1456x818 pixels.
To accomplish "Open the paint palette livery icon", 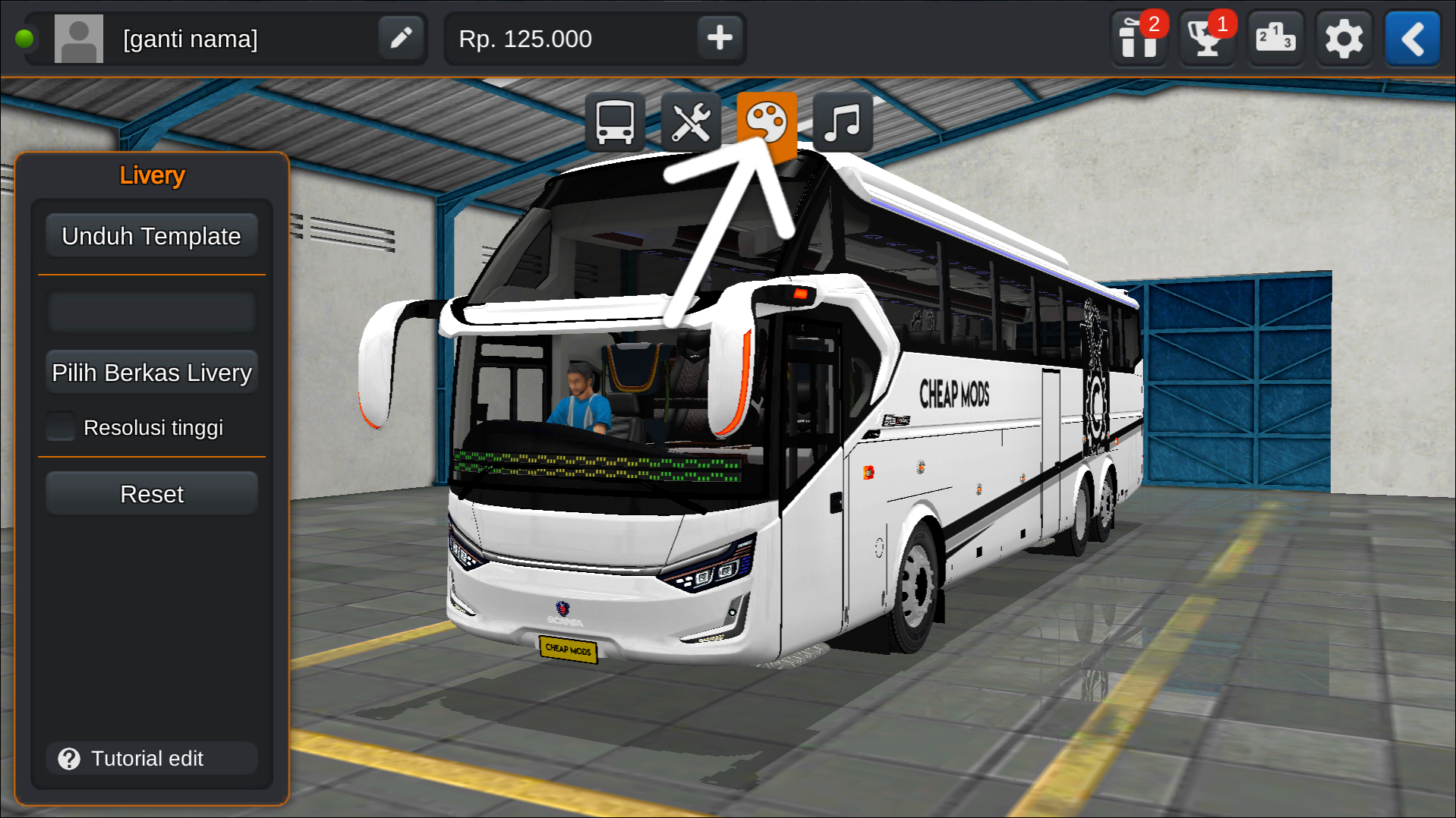I will [x=768, y=120].
